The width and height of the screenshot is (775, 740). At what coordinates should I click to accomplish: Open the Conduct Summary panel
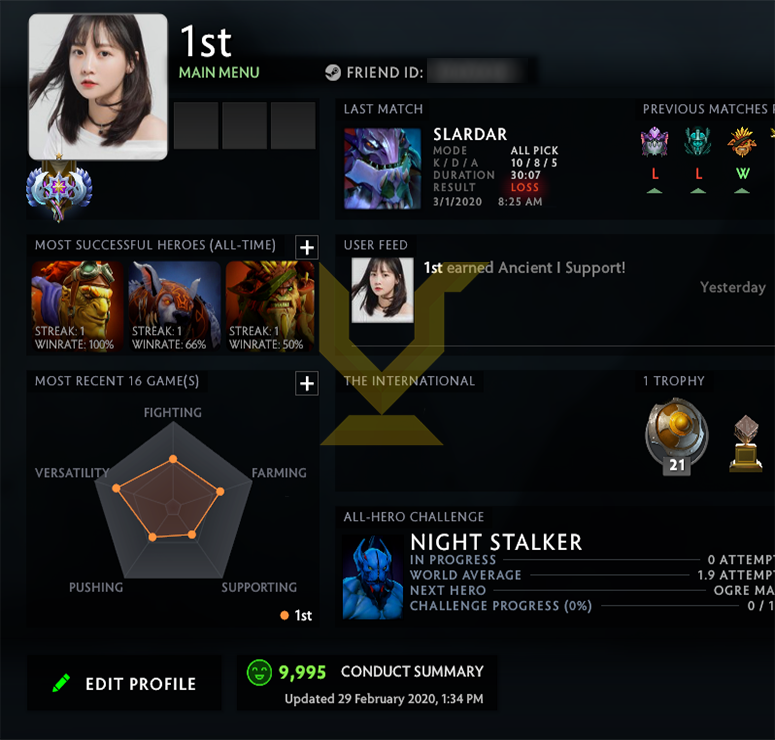pyautogui.click(x=366, y=683)
